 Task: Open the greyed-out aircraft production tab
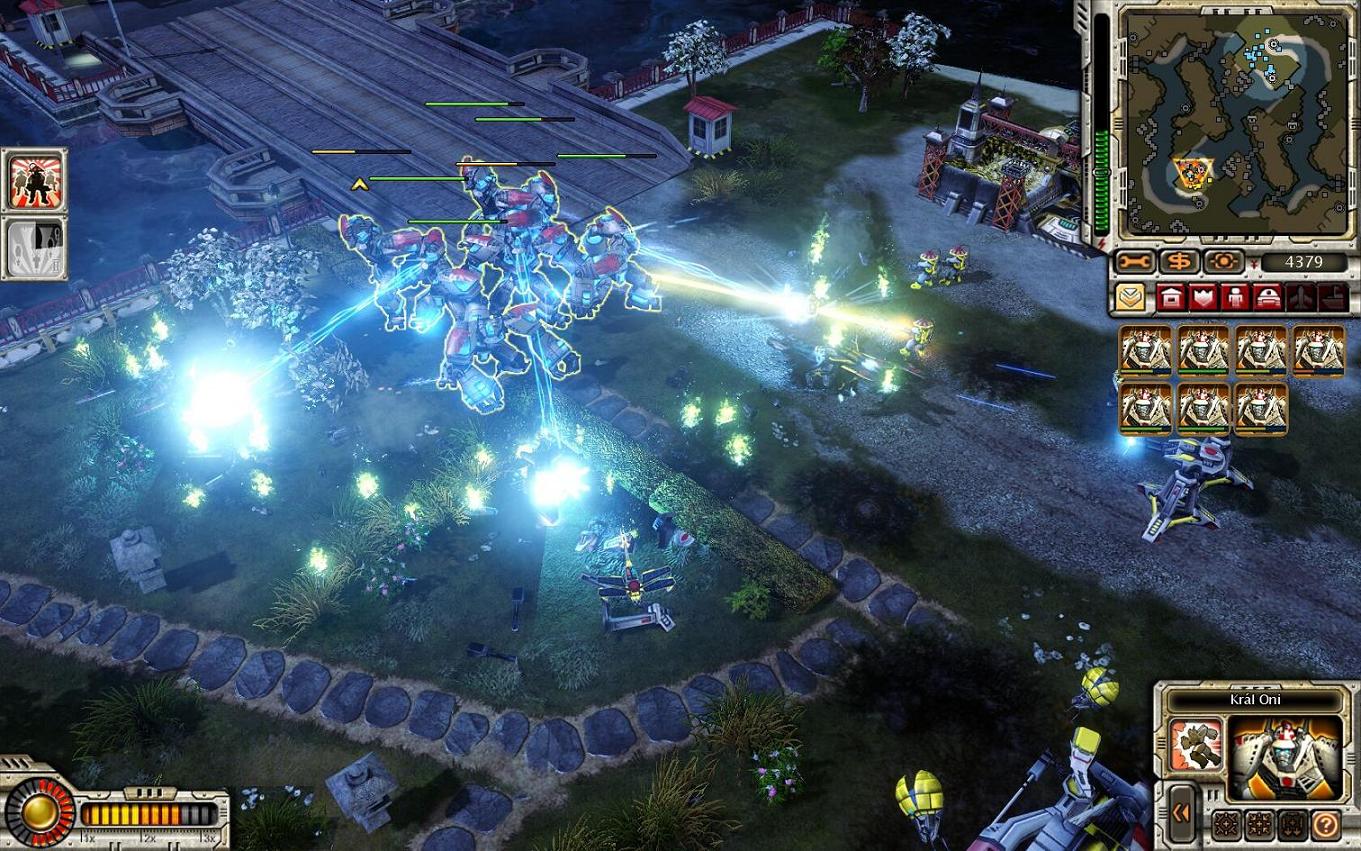1301,298
